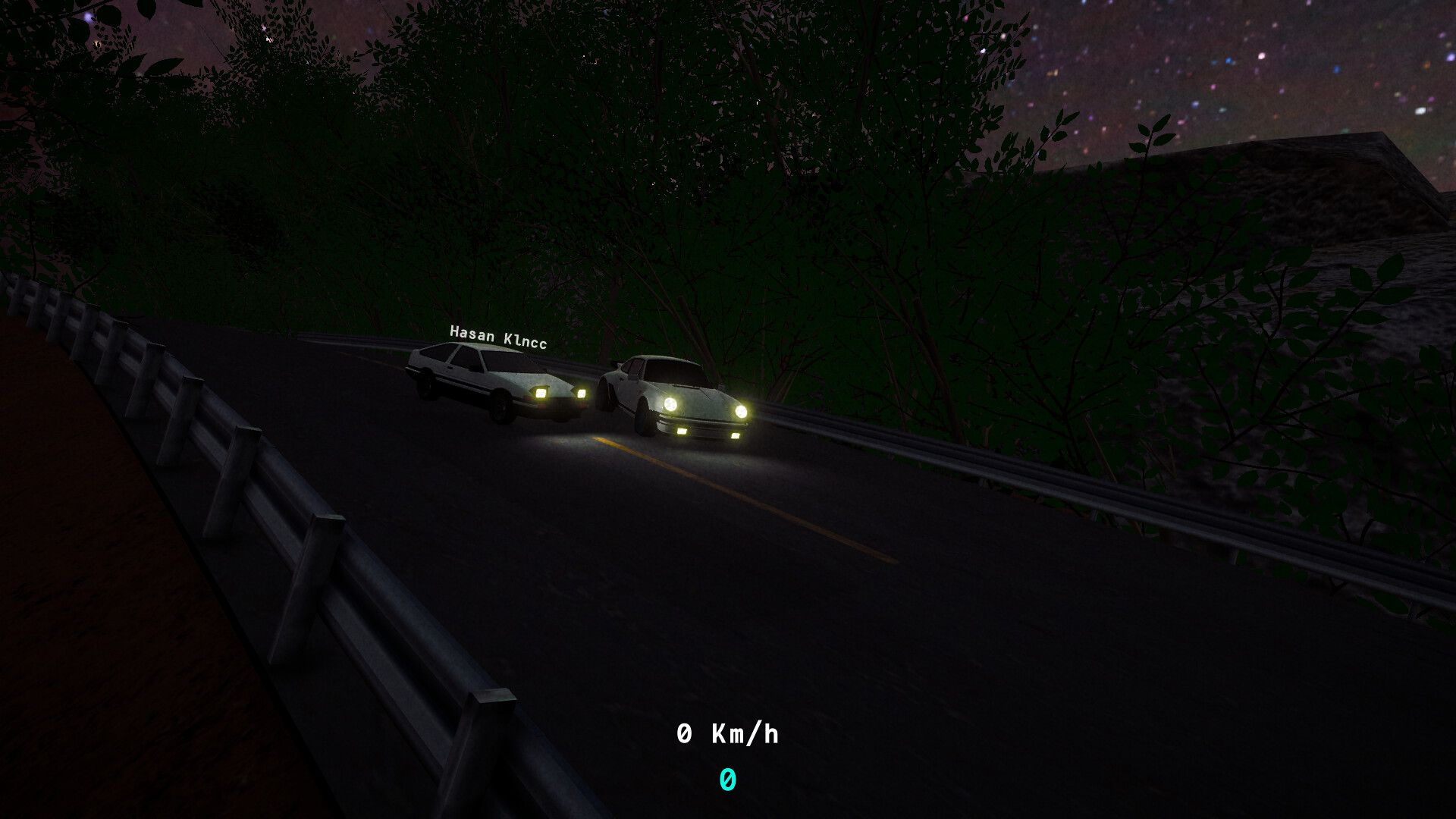The height and width of the screenshot is (819, 1456).
Task: Click the Porsche's rear whale-tail spoiler
Action: coord(619,366)
